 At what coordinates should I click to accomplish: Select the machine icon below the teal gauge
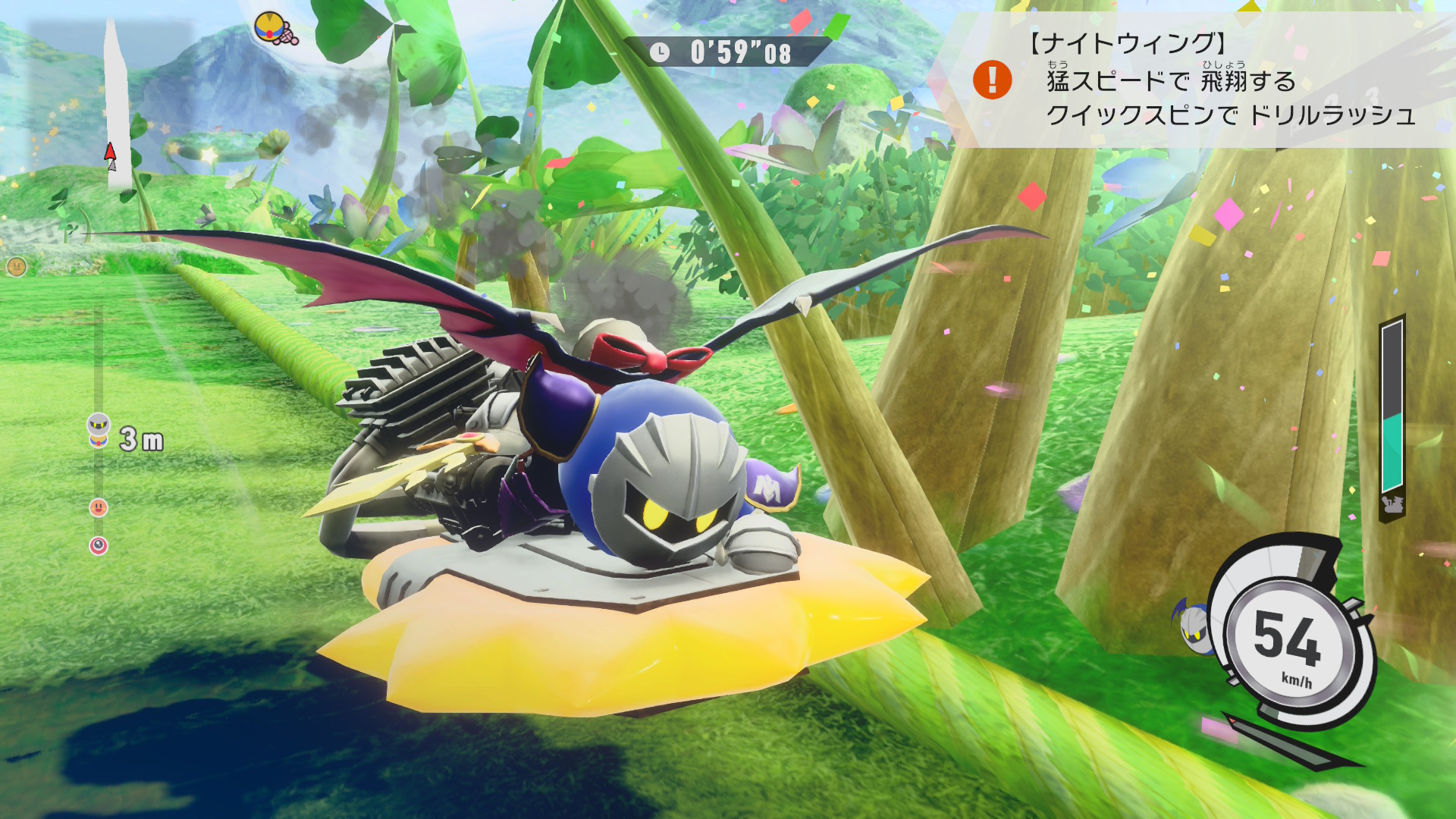(x=1392, y=504)
